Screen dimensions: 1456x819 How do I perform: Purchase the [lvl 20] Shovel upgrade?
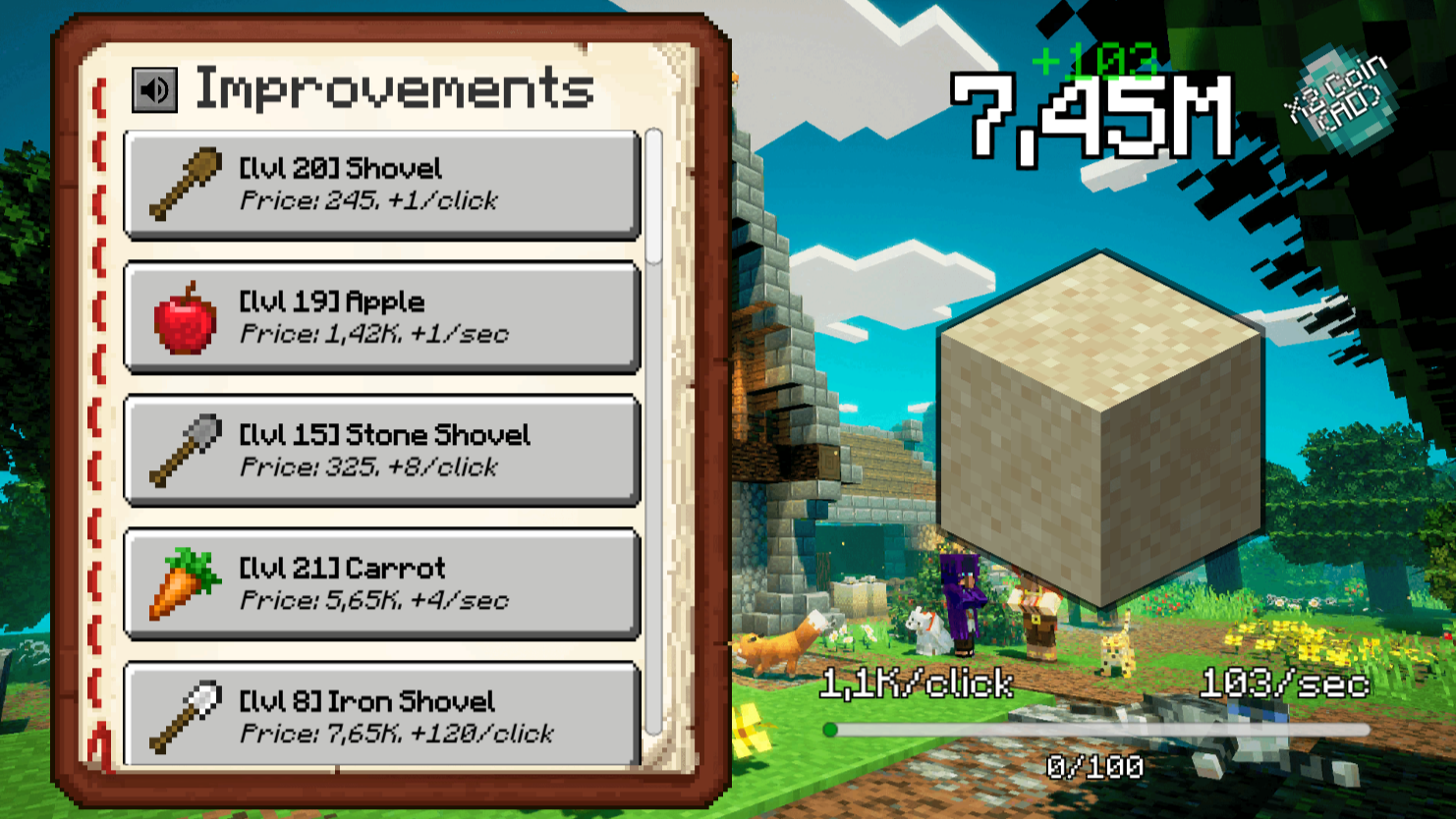pyautogui.click(x=381, y=186)
